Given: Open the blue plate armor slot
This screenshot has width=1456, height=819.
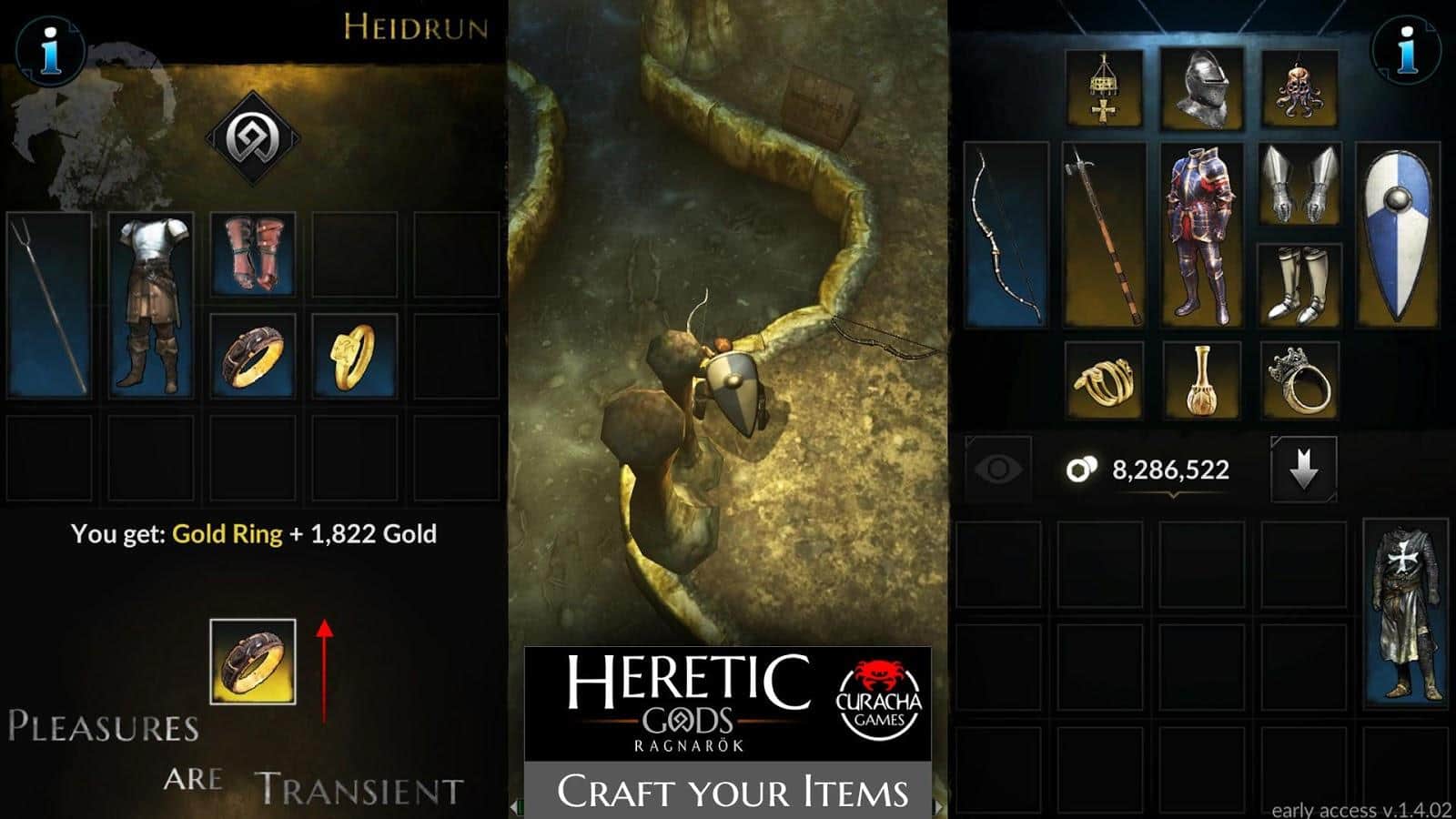Looking at the screenshot, I should (1201, 235).
